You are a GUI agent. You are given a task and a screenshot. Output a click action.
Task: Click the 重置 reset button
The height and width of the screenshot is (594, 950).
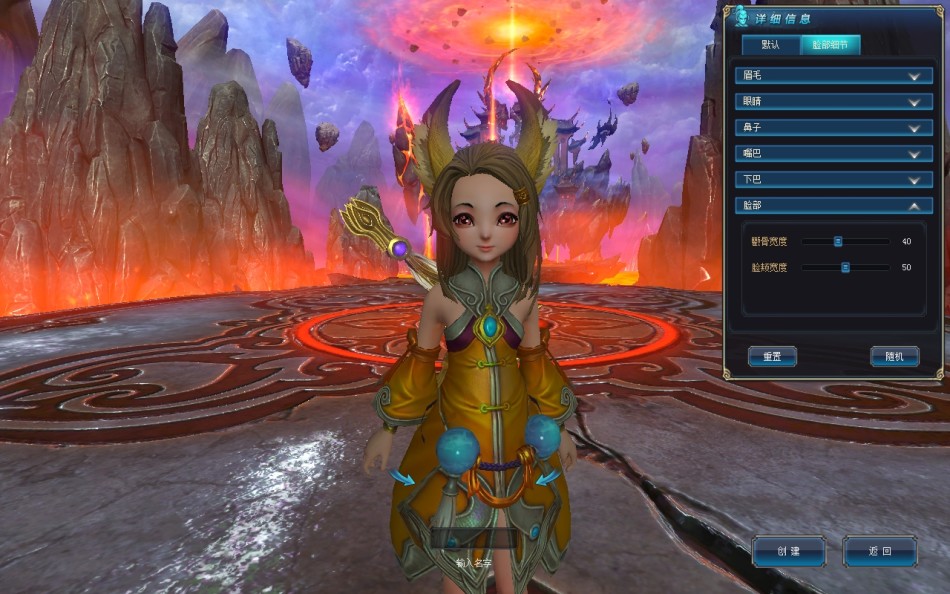pos(772,356)
